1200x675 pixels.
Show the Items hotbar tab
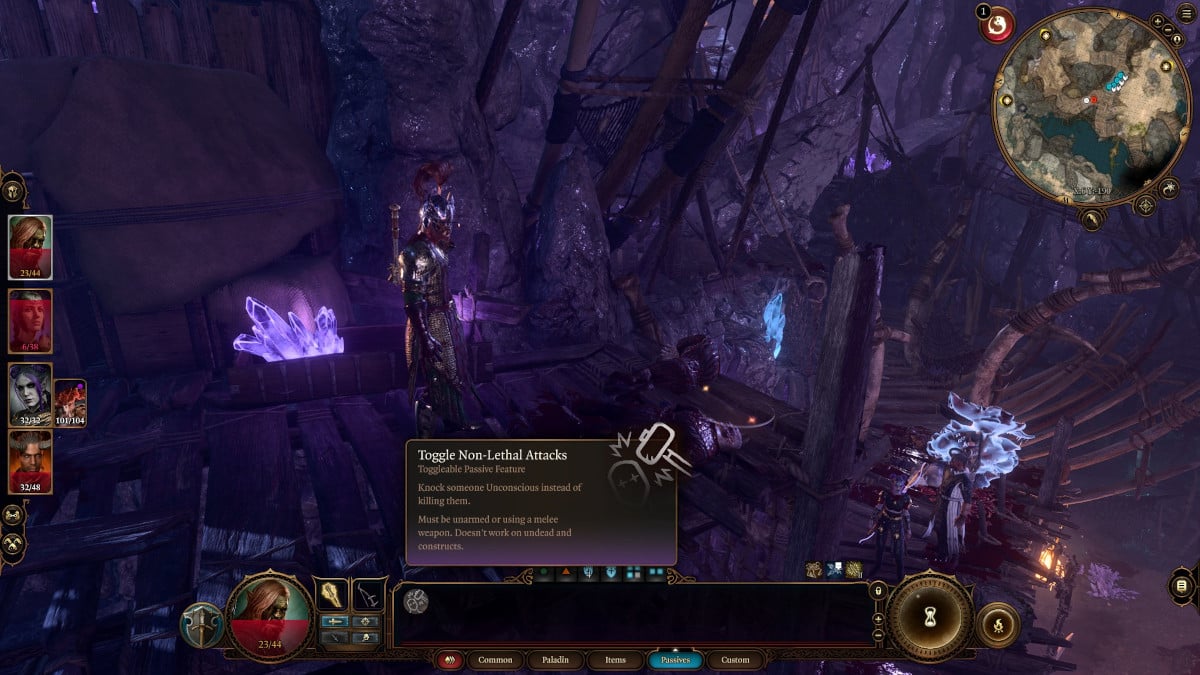coord(615,660)
